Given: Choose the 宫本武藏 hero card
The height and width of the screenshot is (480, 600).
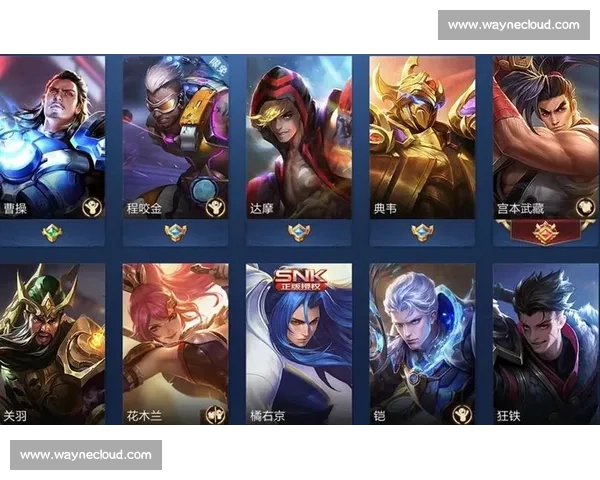Looking at the screenshot, I should coord(546,137).
